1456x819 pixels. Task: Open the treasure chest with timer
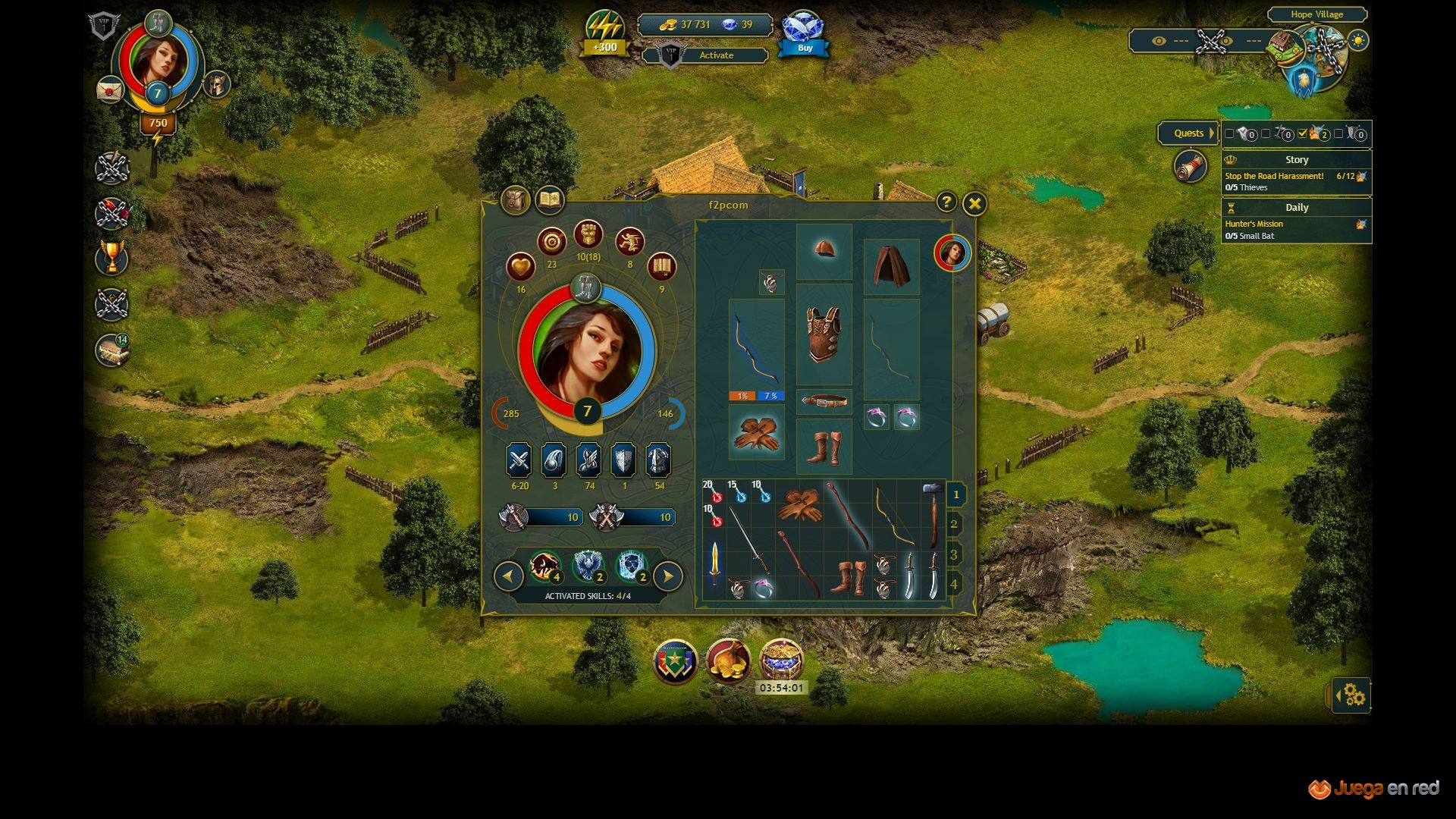click(781, 659)
